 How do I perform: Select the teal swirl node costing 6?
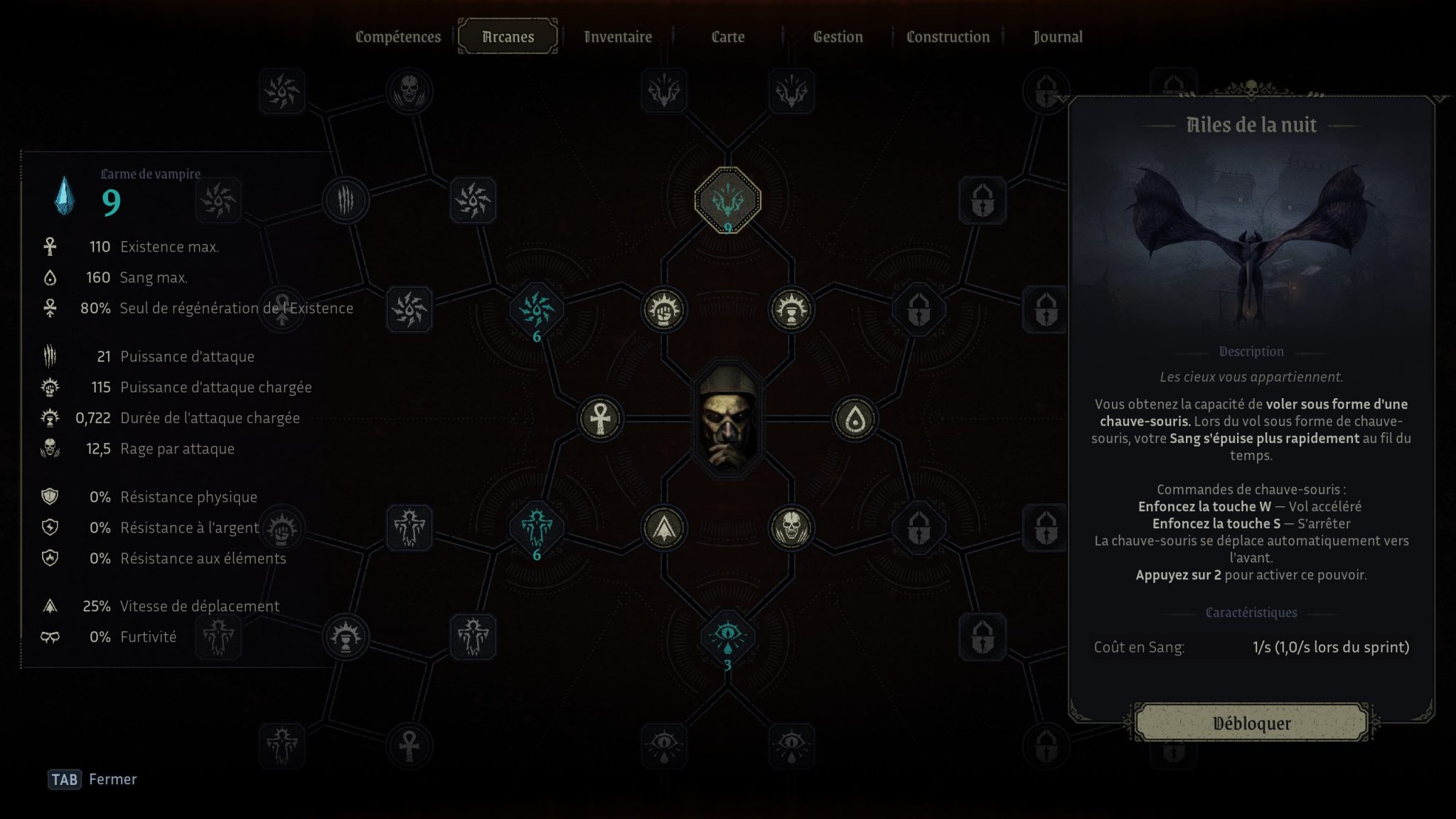pos(537,310)
